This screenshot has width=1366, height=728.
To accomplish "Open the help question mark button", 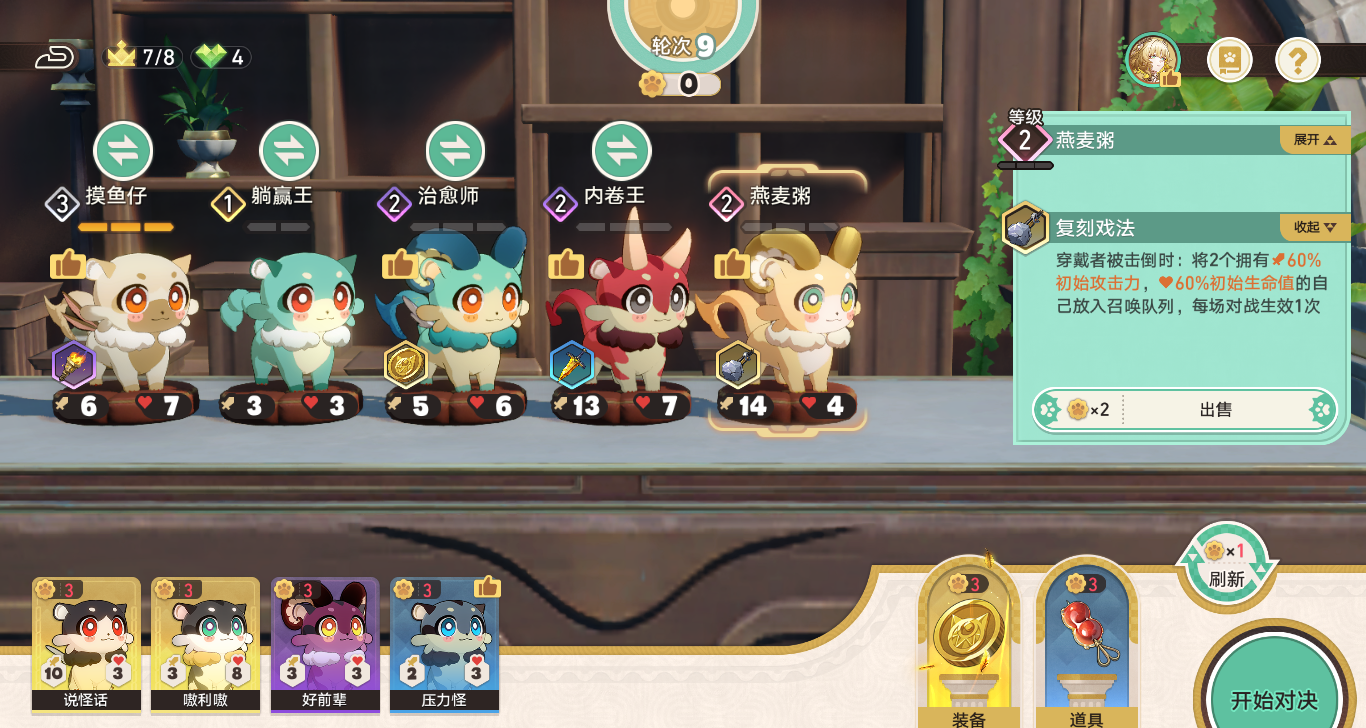I will [1297, 62].
